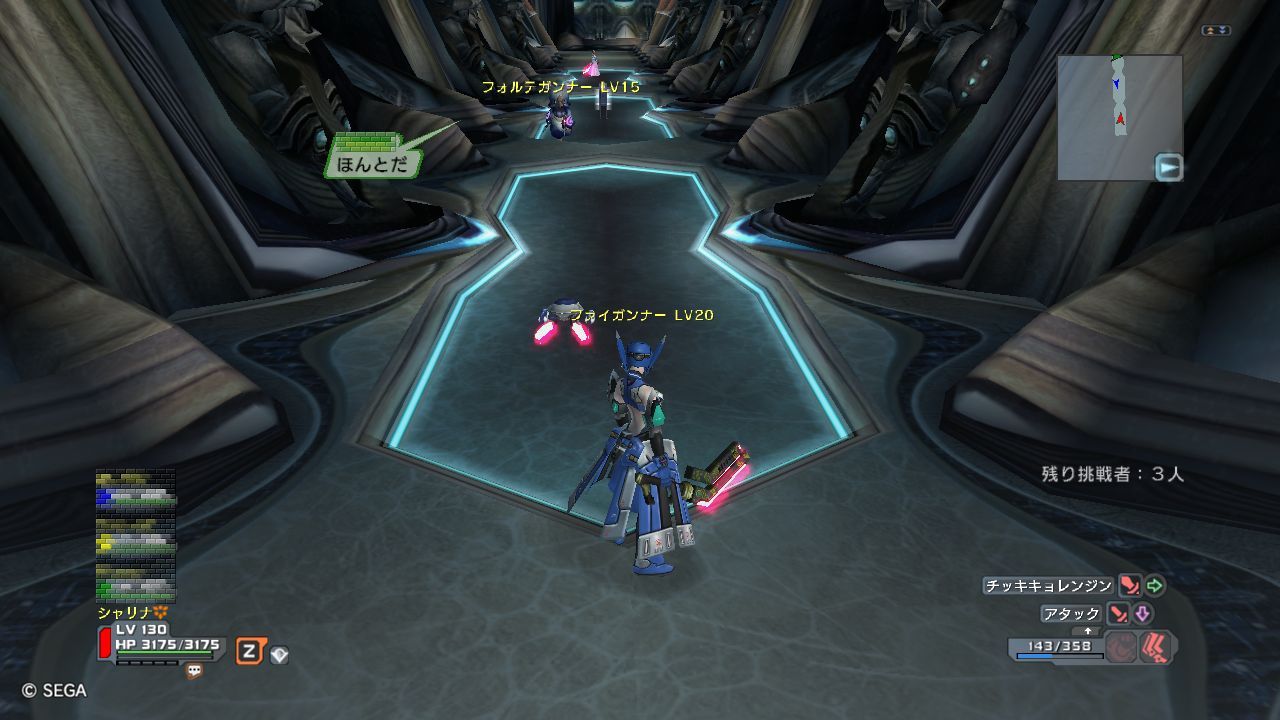1280x720 pixels.
Task: Click the ほんとだ chat bubble
Action: point(370,163)
